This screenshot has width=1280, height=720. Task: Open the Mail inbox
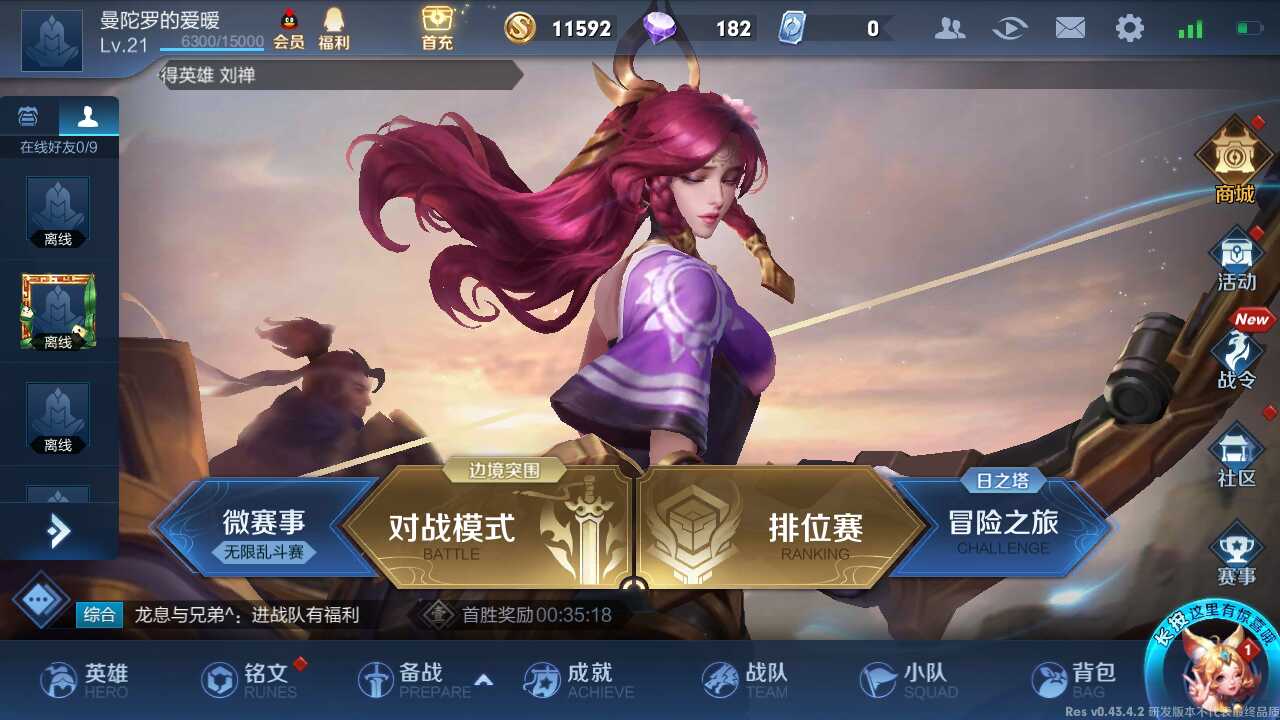[x=1071, y=28]
